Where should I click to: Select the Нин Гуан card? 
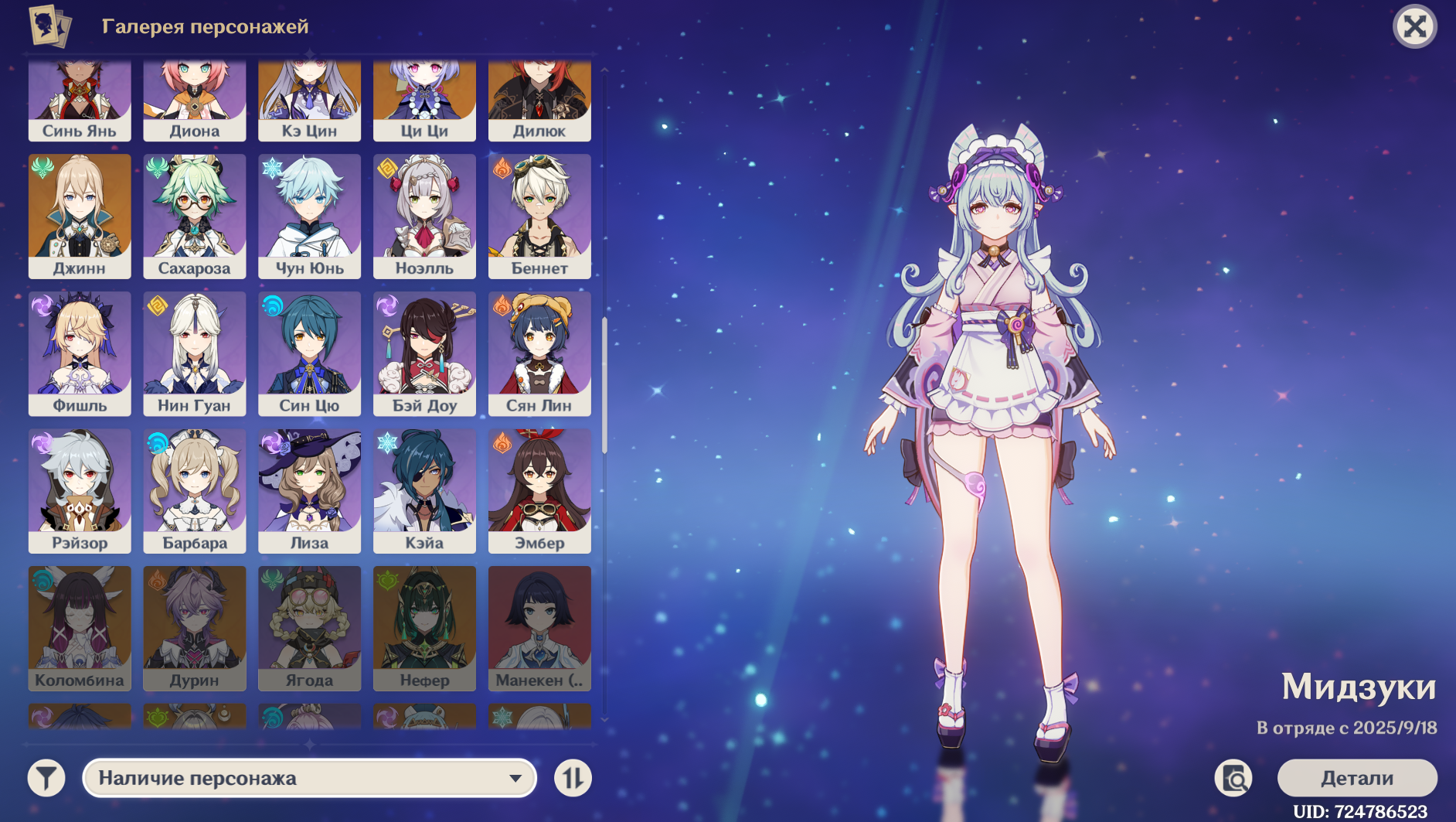tap(195, 353)
